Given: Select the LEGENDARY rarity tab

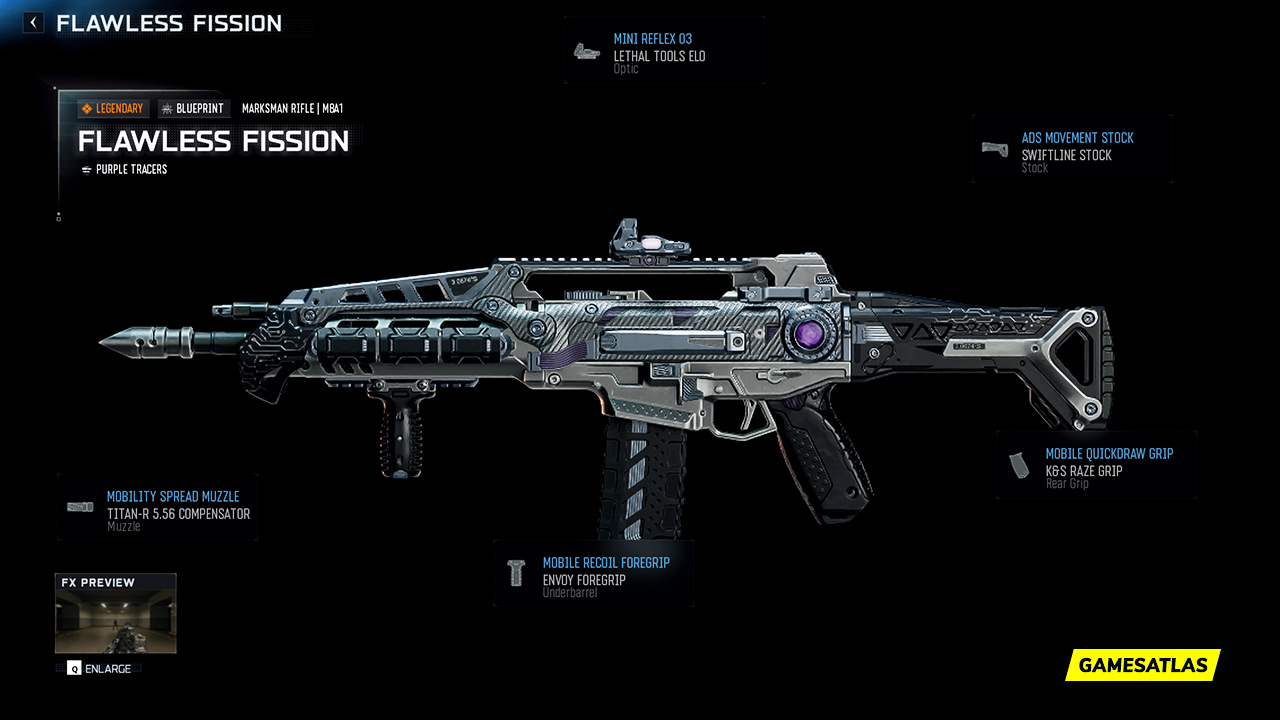Looking at the screenshot, I should 113,108.
